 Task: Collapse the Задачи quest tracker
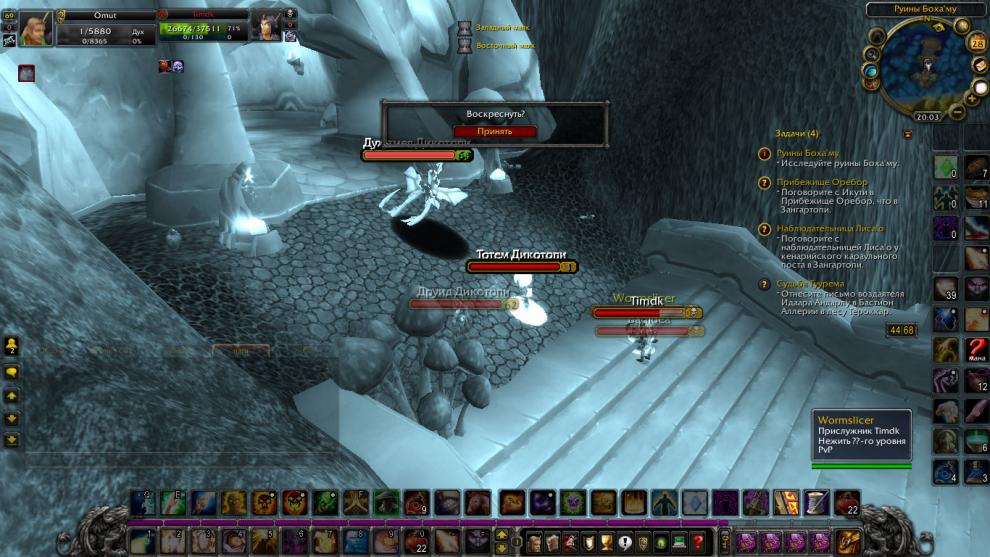(907, 133)
